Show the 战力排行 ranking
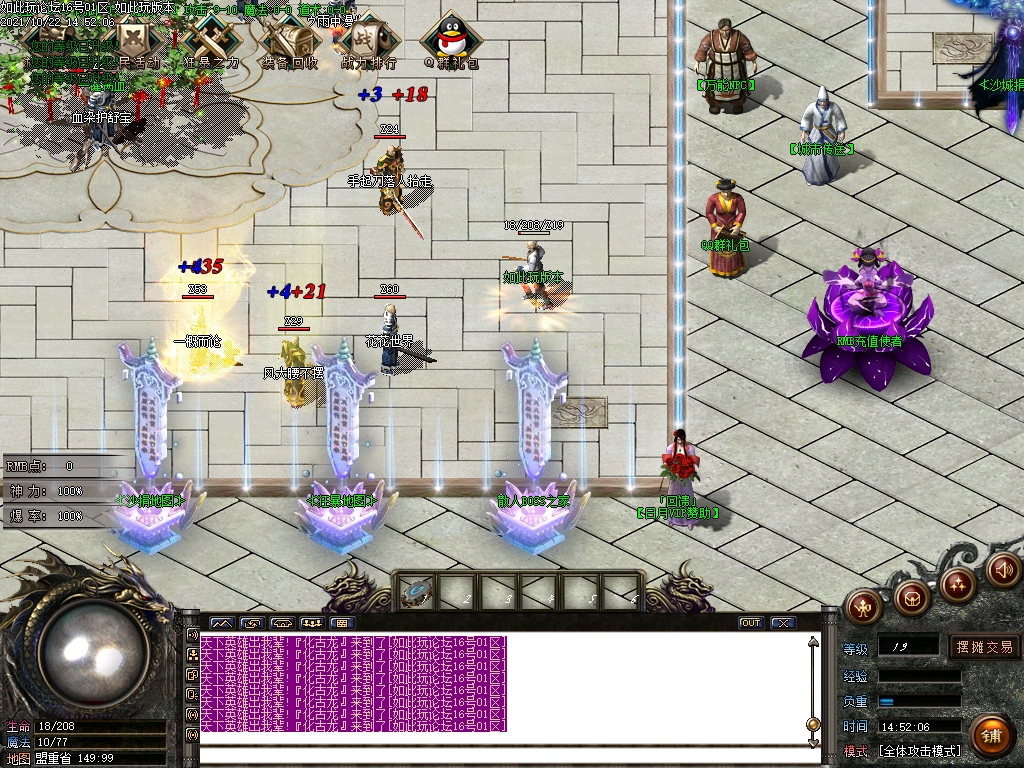 [368, 42]
